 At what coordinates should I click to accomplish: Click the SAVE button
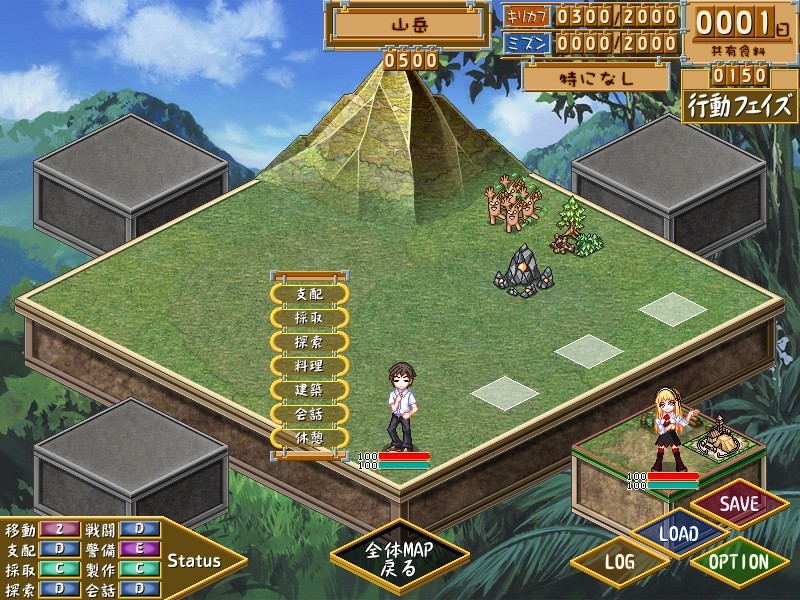click(739, 503)
